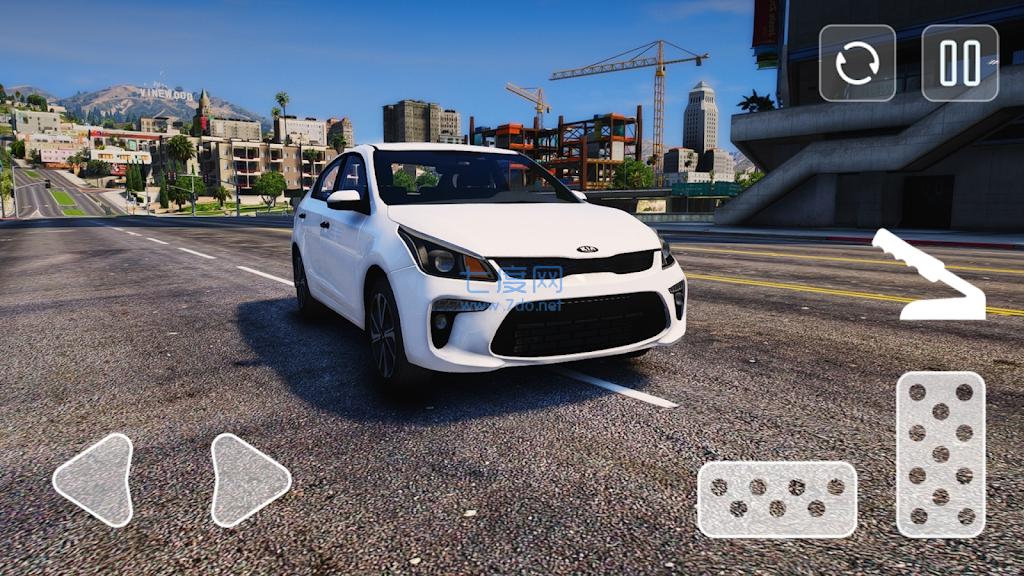Pause the game with the pause button
The height and width of the screenshot is (576, 1024).
[x=959, y=63]
